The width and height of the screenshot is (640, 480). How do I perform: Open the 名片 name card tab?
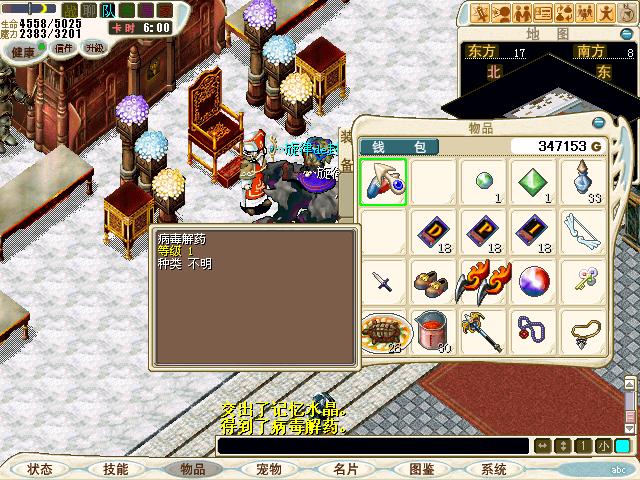[x=345, y=468]
